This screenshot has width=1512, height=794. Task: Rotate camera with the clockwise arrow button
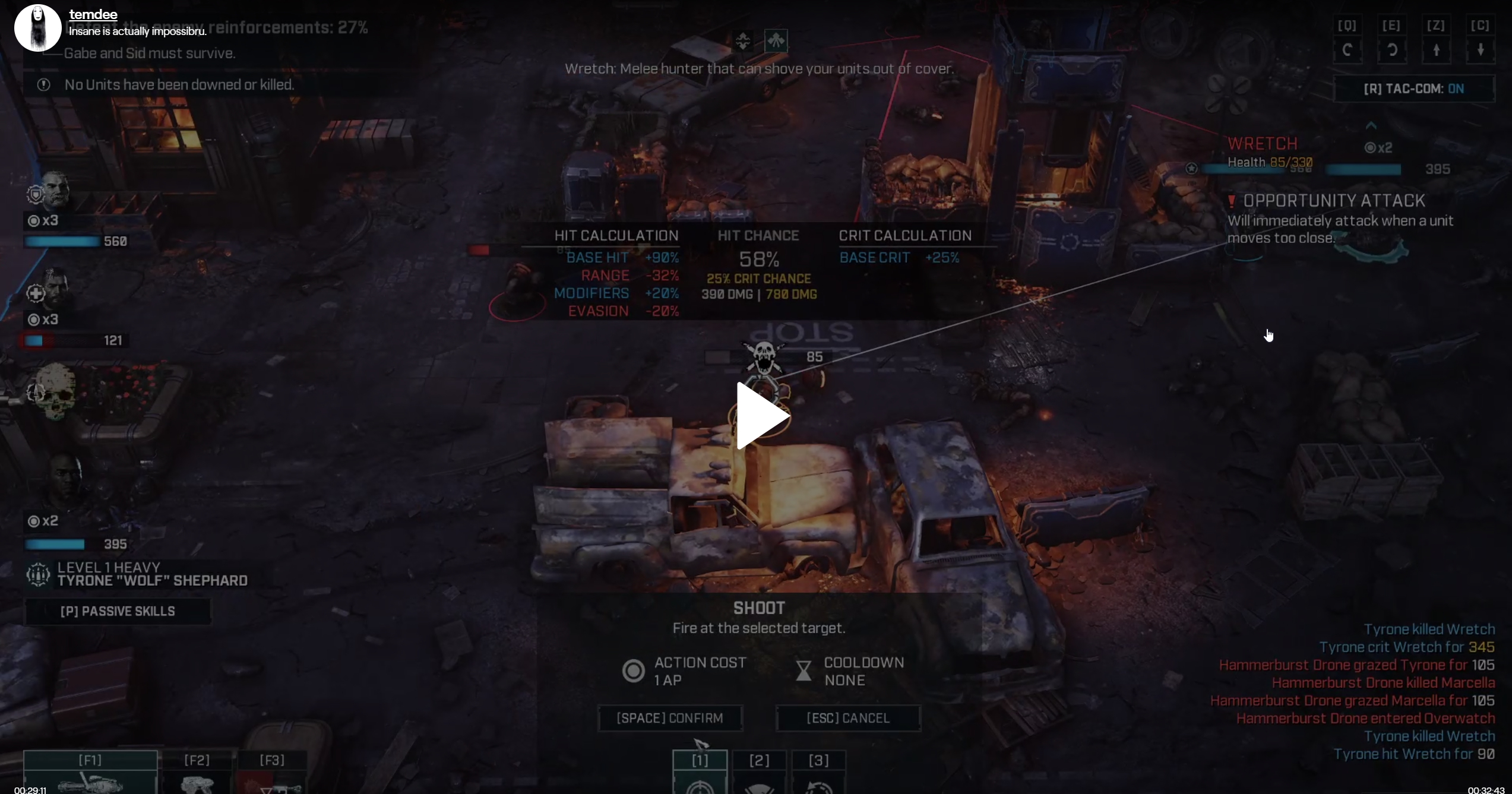point(1391,50)
